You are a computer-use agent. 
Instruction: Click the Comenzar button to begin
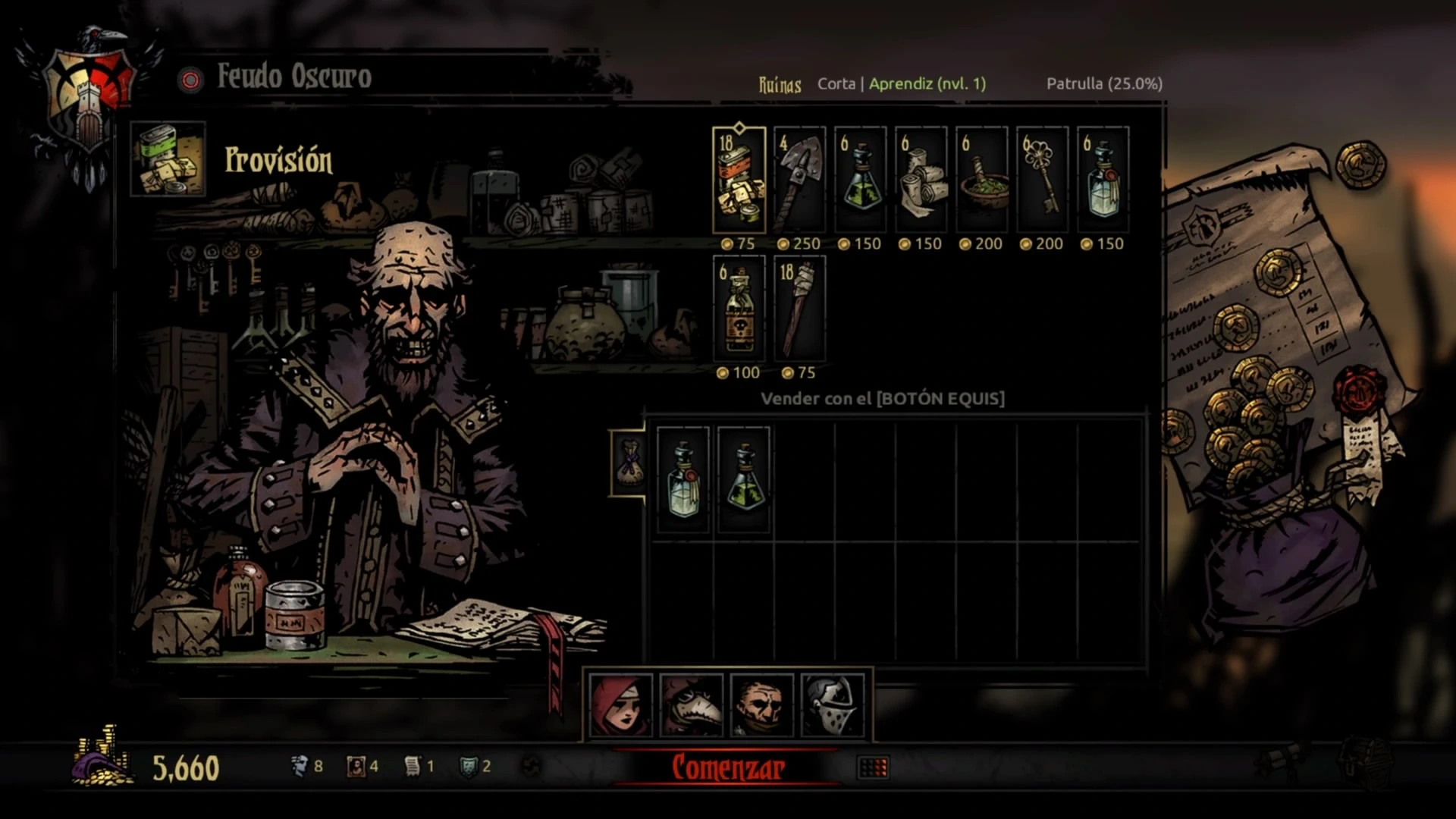728,767
